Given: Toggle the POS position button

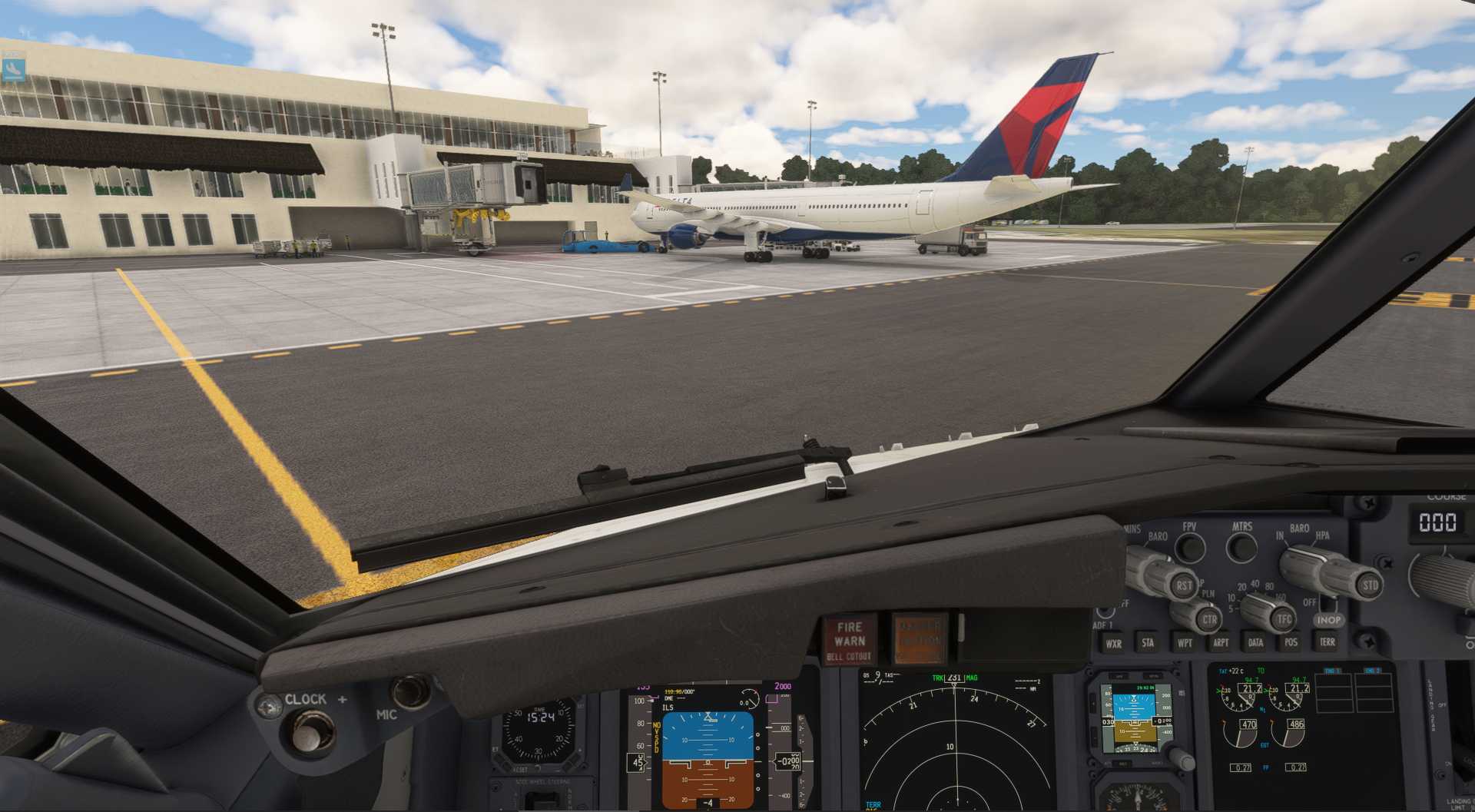Looking at the screenshot, I should [x=1291, y=643].
